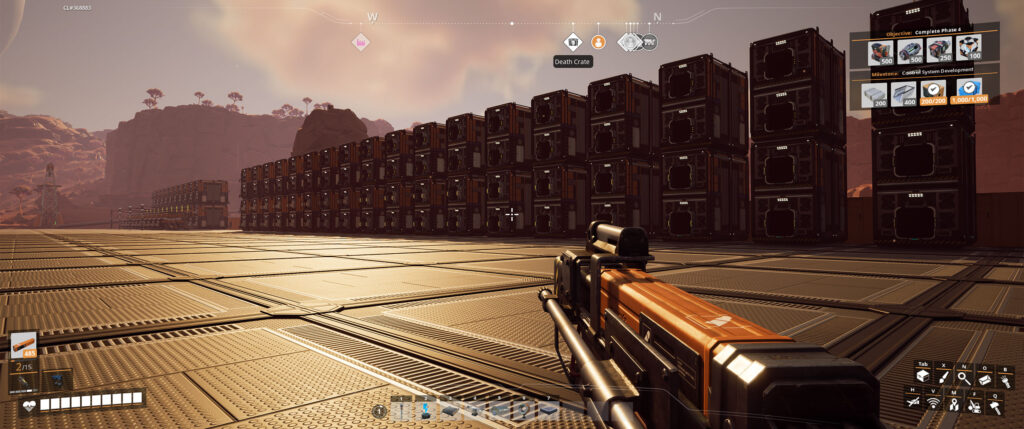Click the orange player marker on the compass
The height and width of the screenshot is (429, 1024).
tap(597, 41)
